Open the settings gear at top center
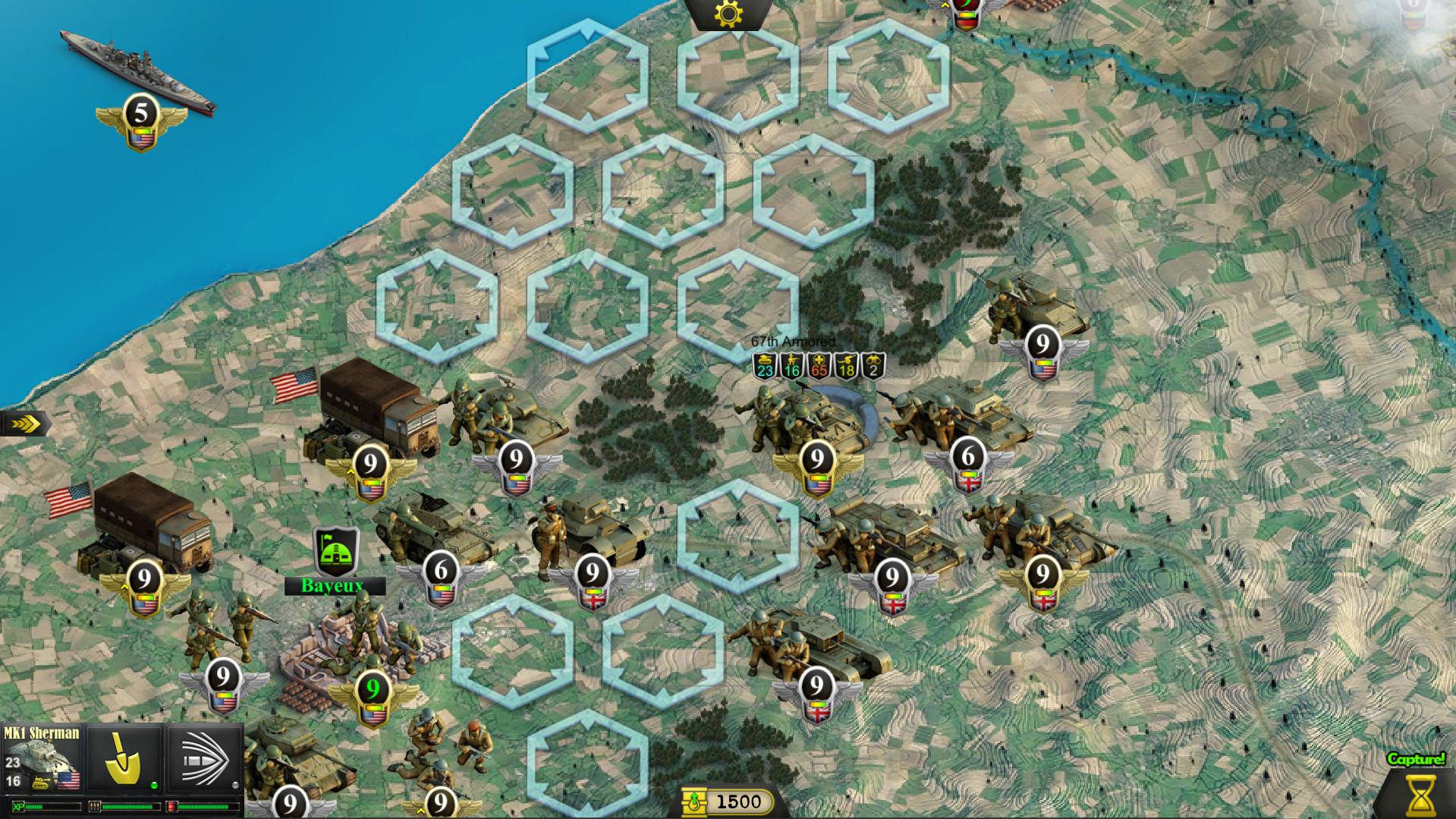The width and height of the screenshot is (1456, 819). 728,14
